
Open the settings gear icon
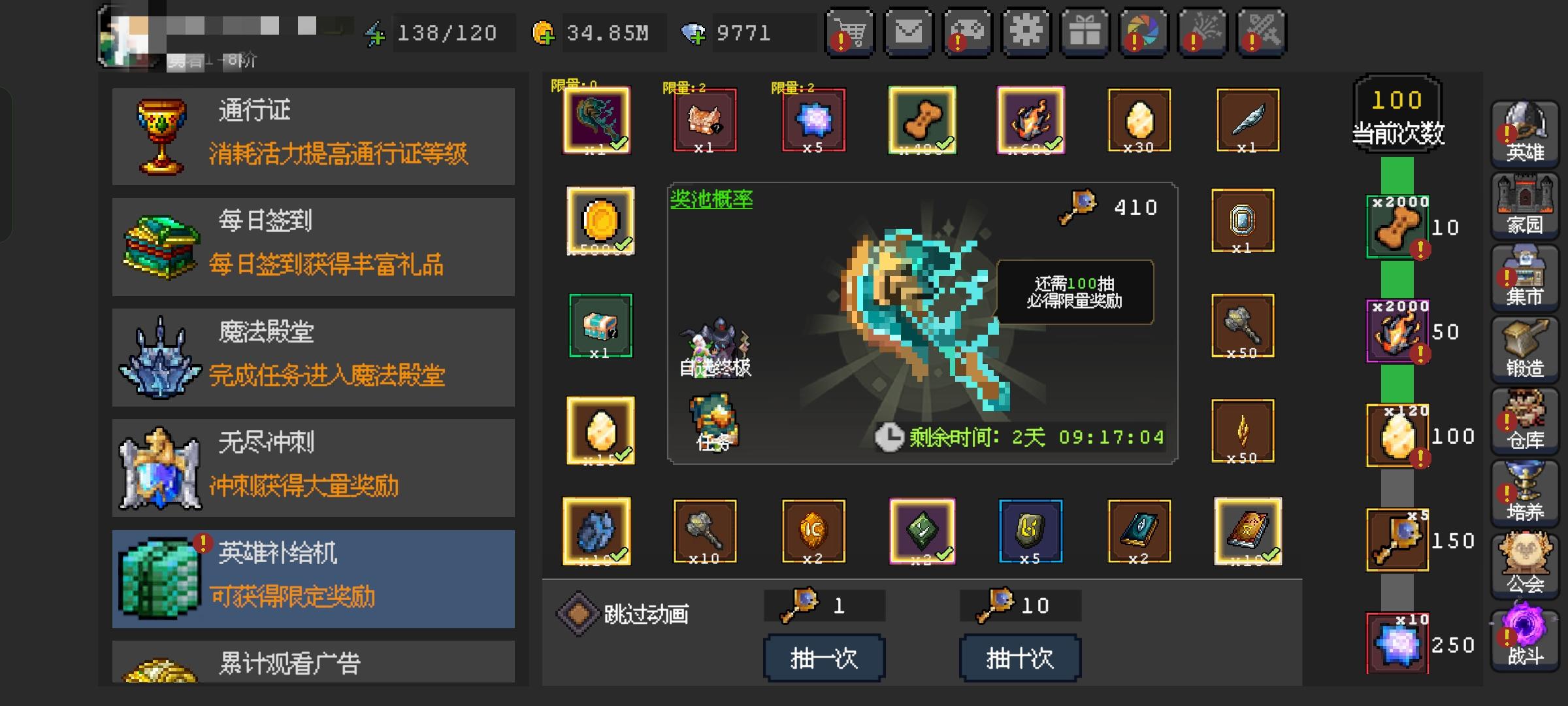1026,31
